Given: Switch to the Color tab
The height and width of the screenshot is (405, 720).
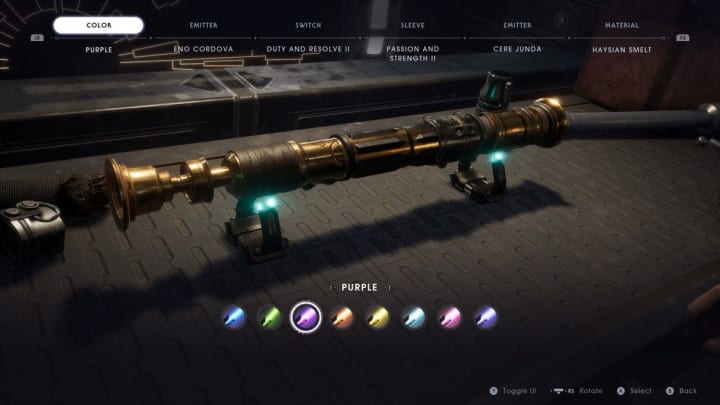Looking at the screenshot, I should point(98,25).
